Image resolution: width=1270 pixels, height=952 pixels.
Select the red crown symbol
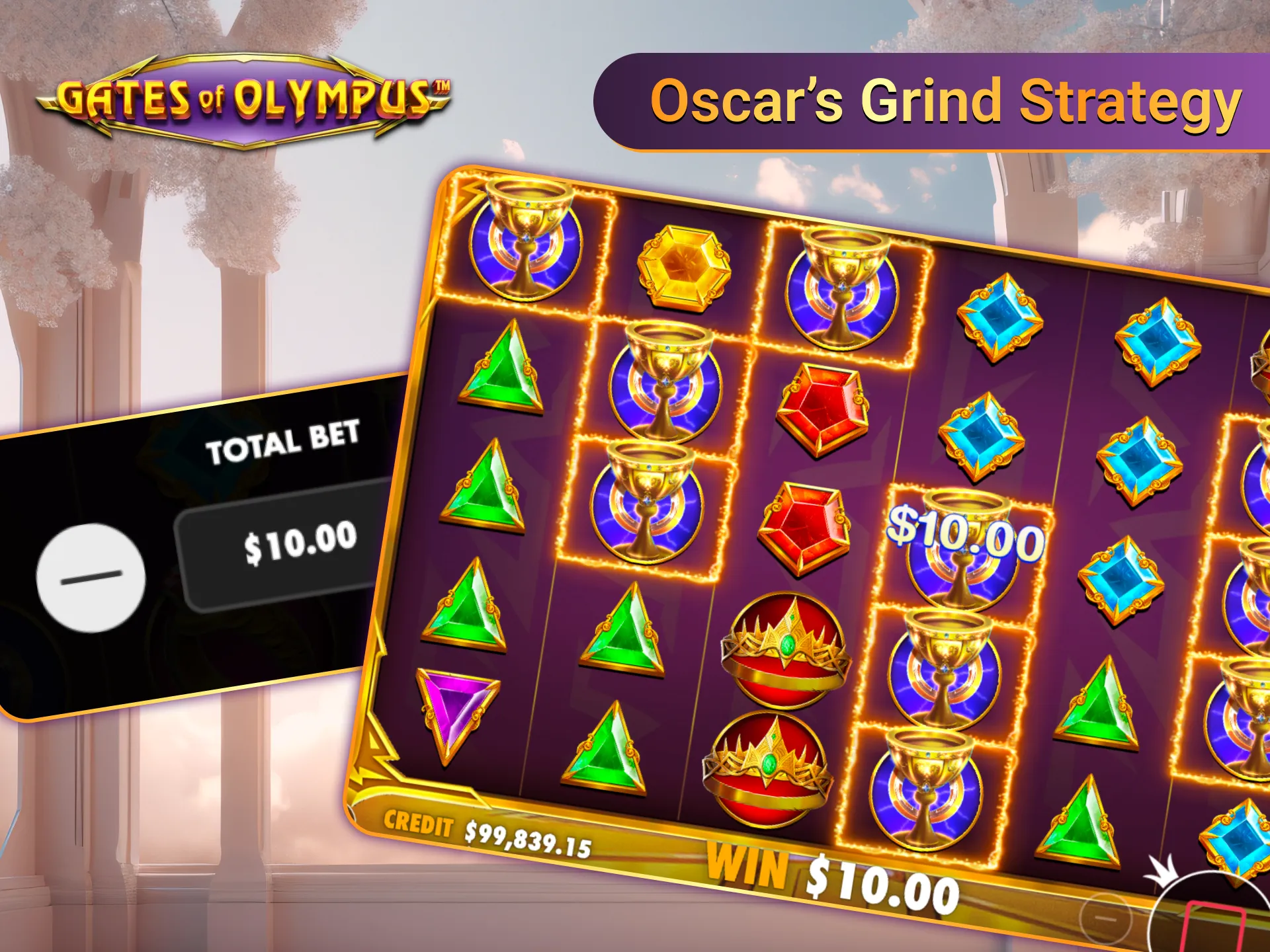click(784, 648)
